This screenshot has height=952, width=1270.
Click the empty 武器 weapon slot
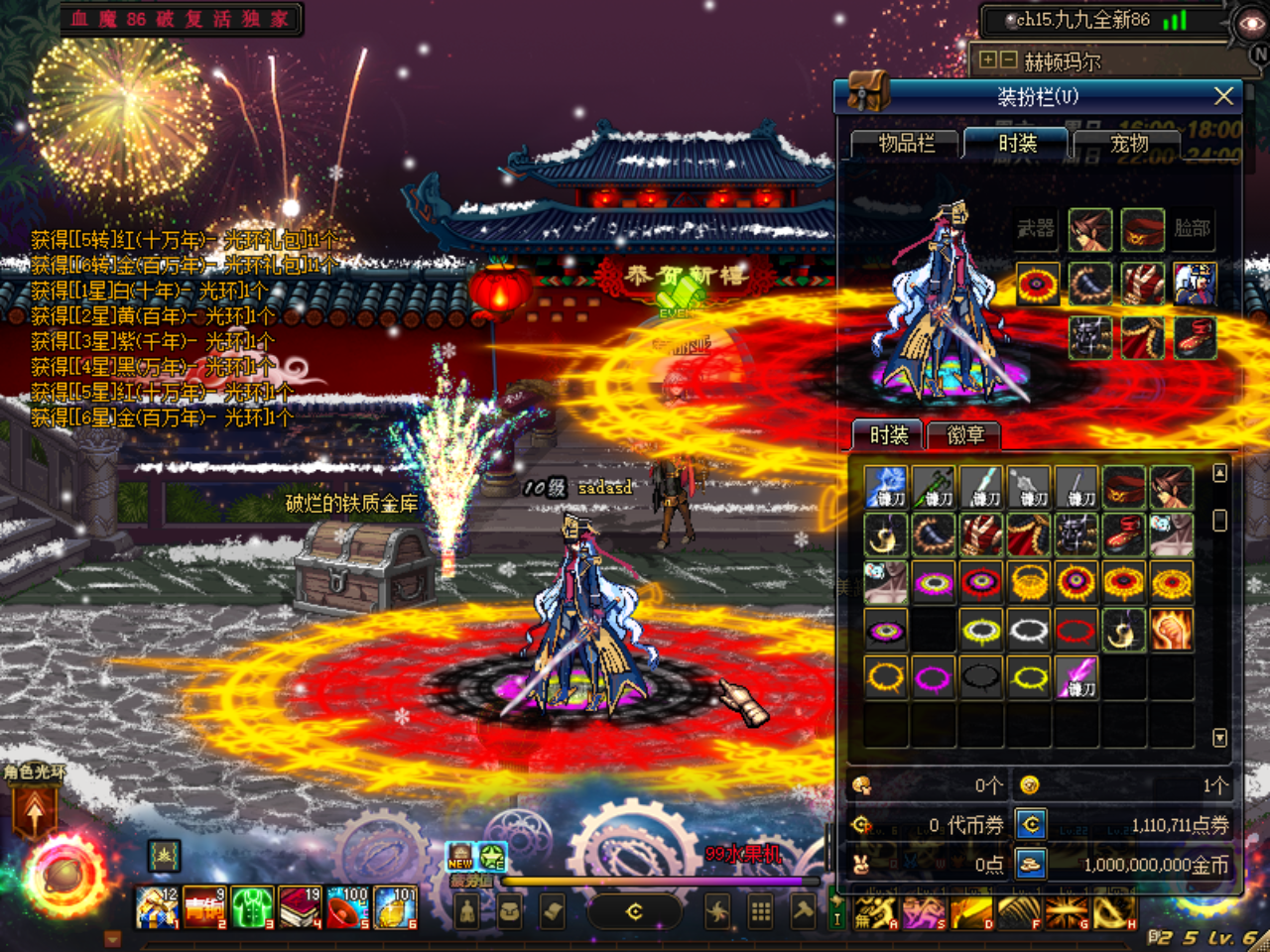[x=1035, y=228]
